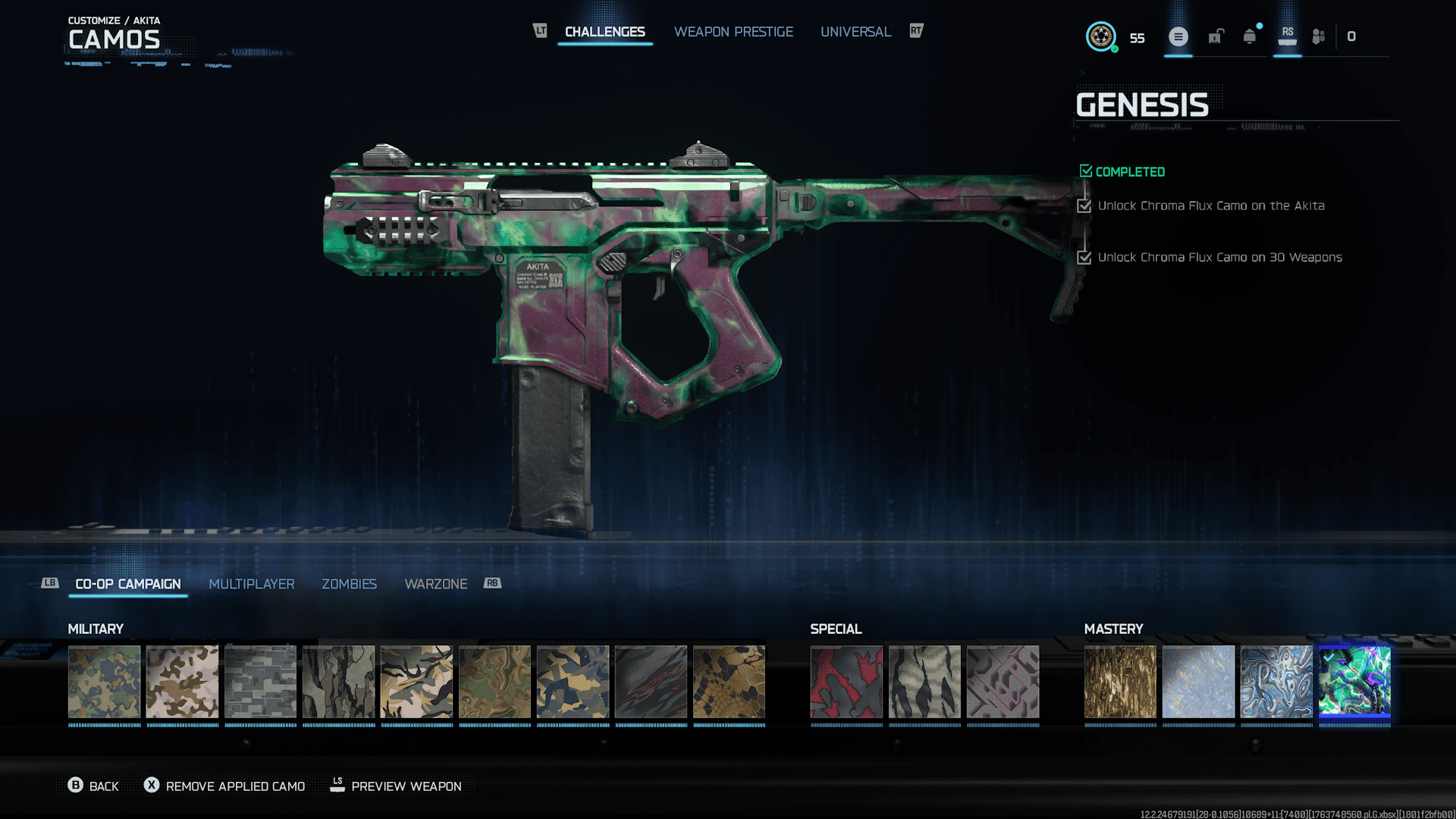Screen dimensions: 1456x819
Task: Open the Universal camos tab
Action: pos(855,32)
